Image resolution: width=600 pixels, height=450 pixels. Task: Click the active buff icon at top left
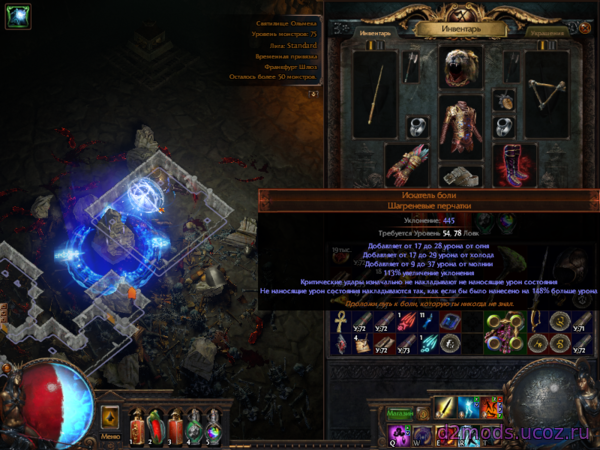19,17
